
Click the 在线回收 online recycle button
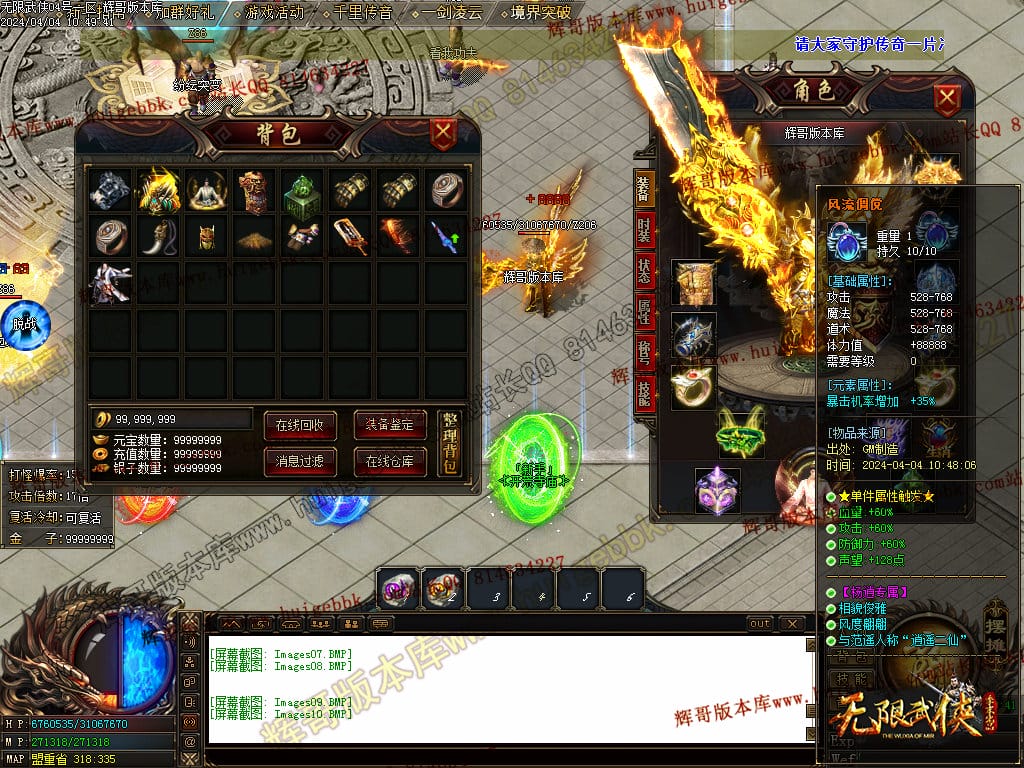[x=299, y=424]
